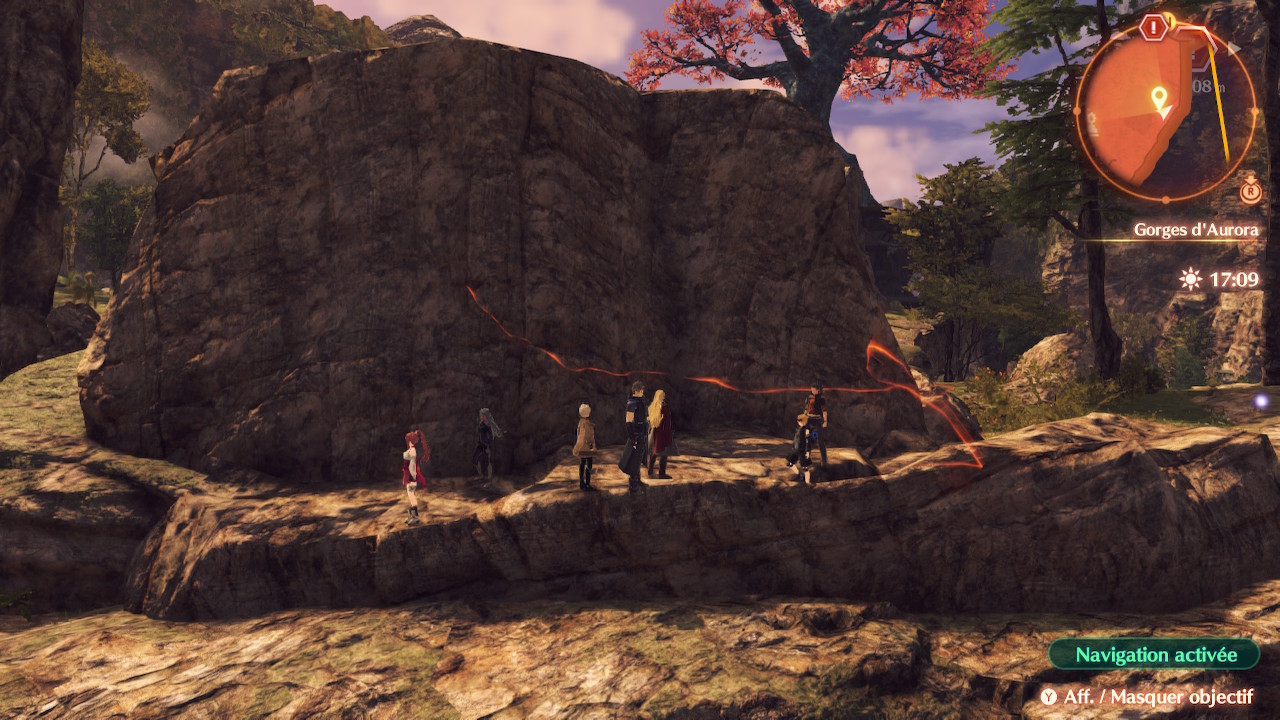This screenshot has width=1280, height=720.
Task: Click the landmark icon on minimap's left edge
Action: [x=1093, y=124]
